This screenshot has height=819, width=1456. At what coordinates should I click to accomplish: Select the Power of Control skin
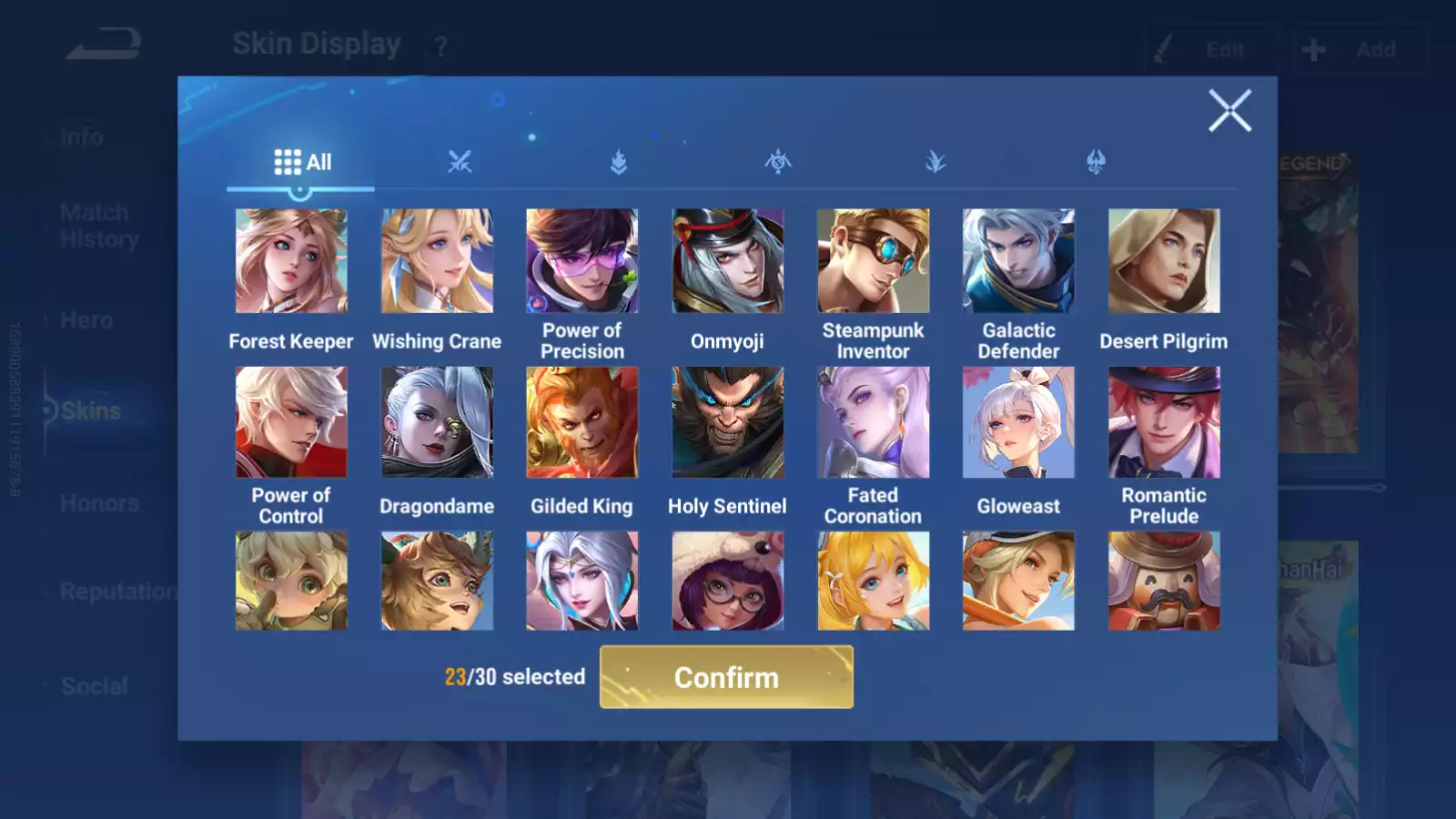[x=291, y=422]
